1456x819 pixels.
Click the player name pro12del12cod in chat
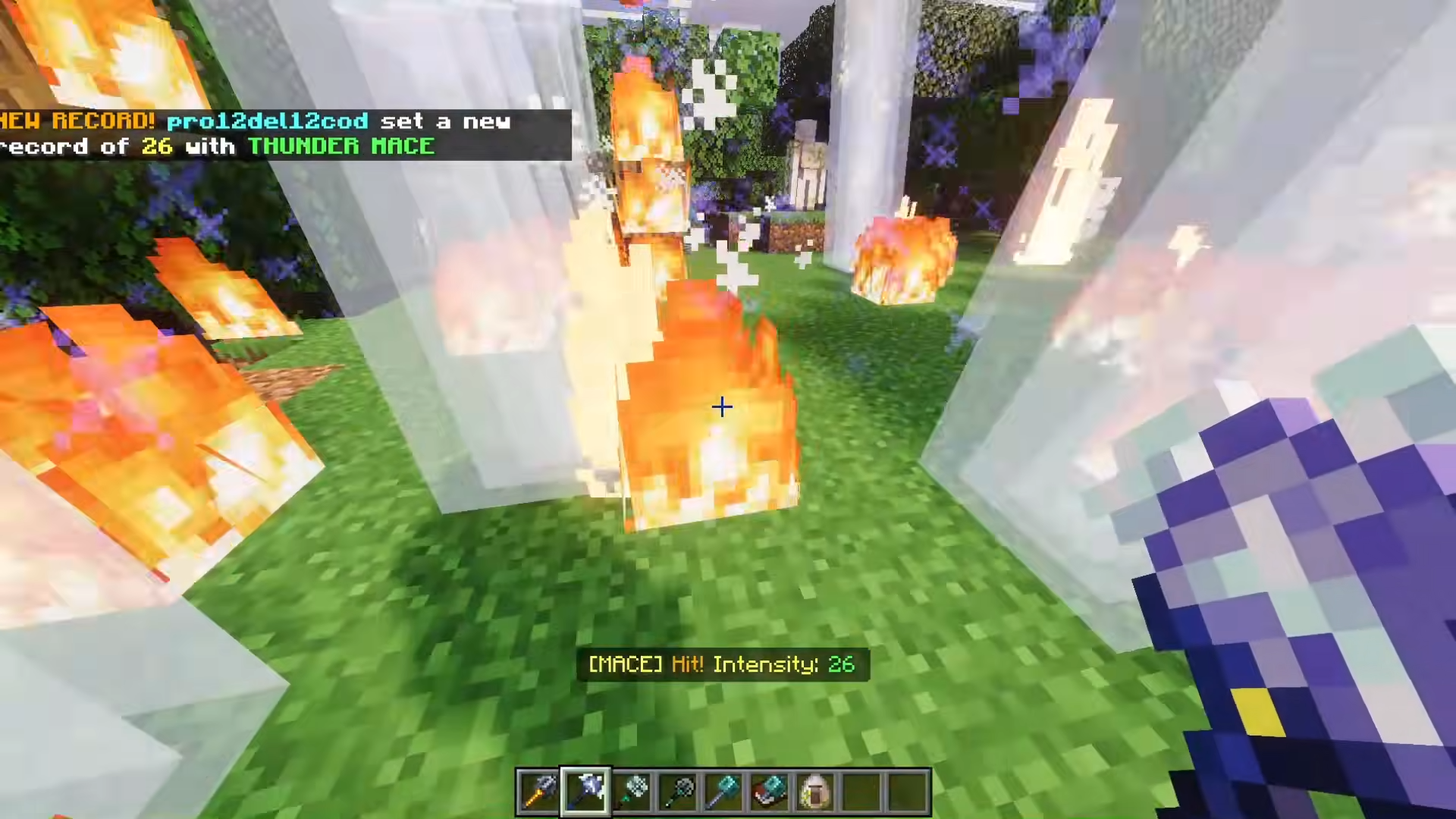tap(267, 121)
